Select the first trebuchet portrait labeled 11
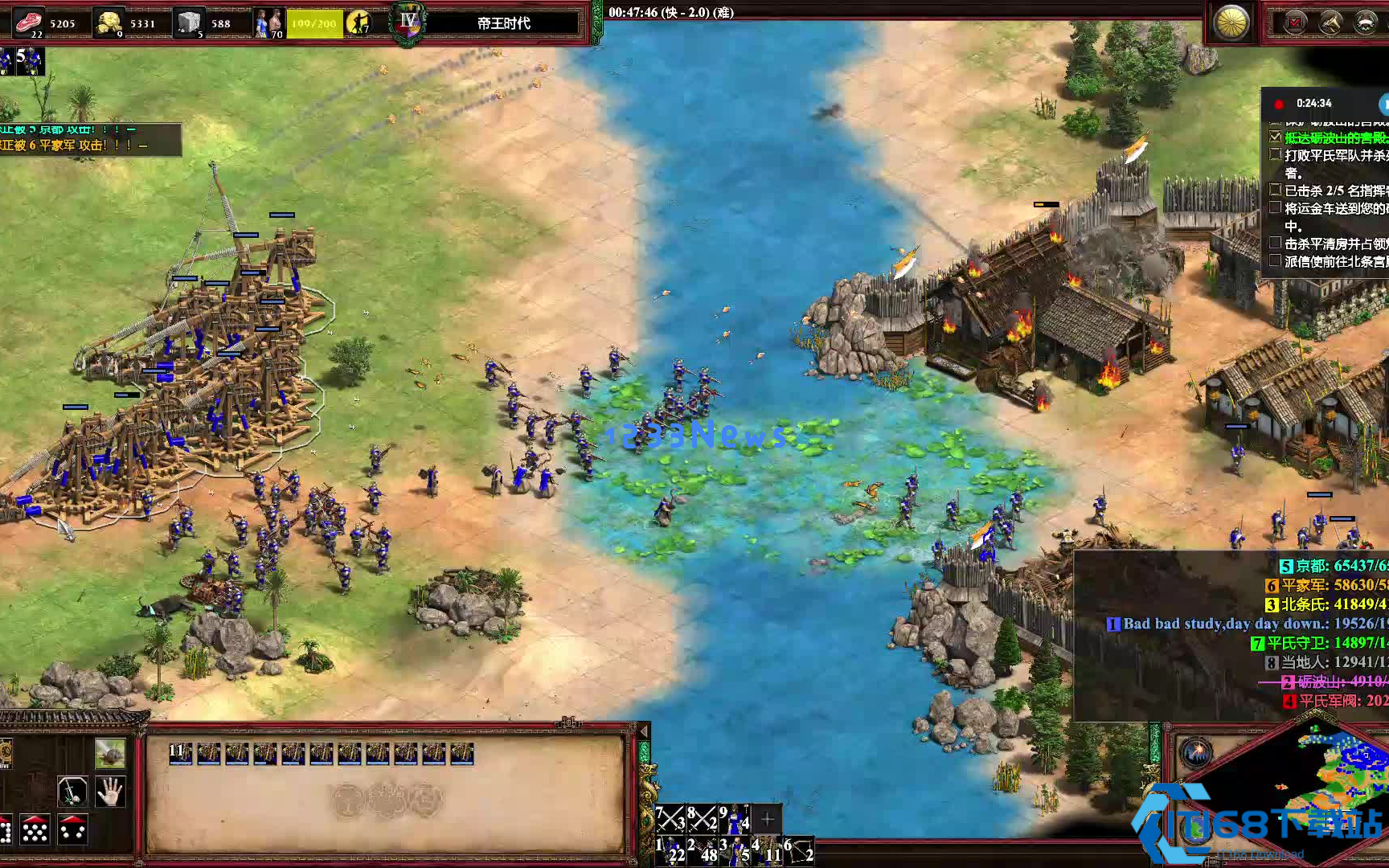1389x868 pixels. [x=180, y=753]
